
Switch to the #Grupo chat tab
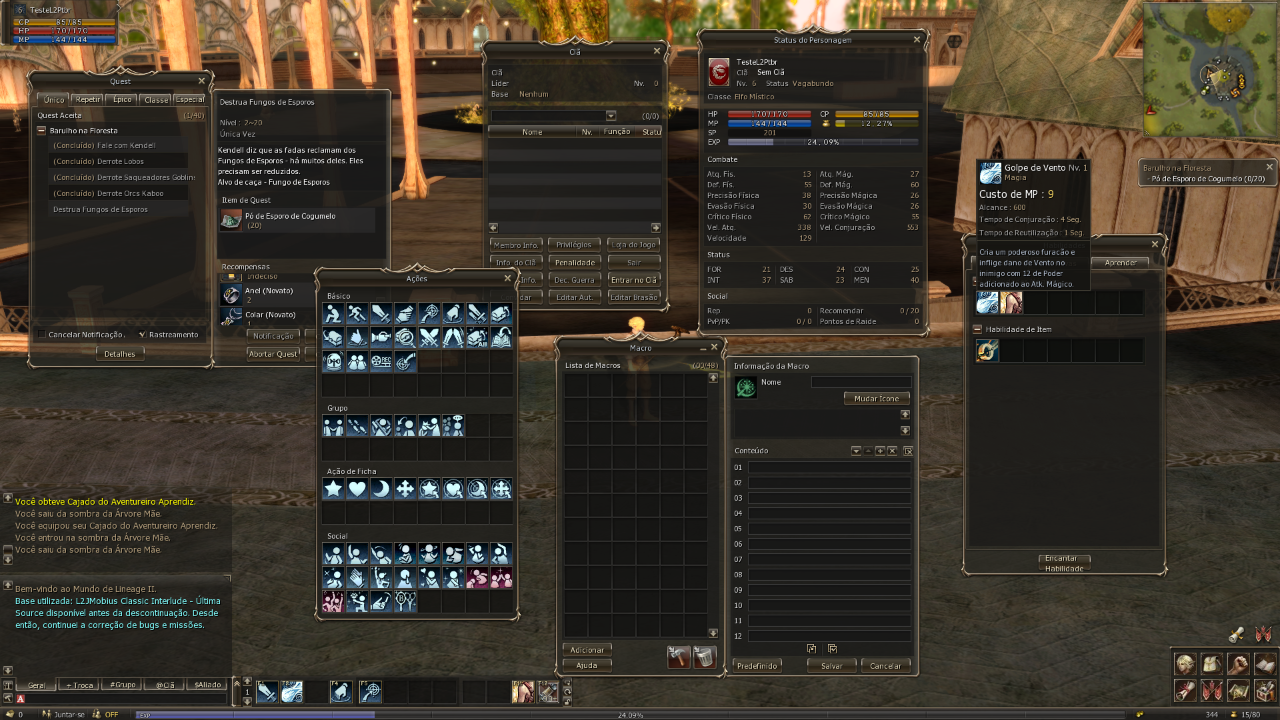coord(122,684)
